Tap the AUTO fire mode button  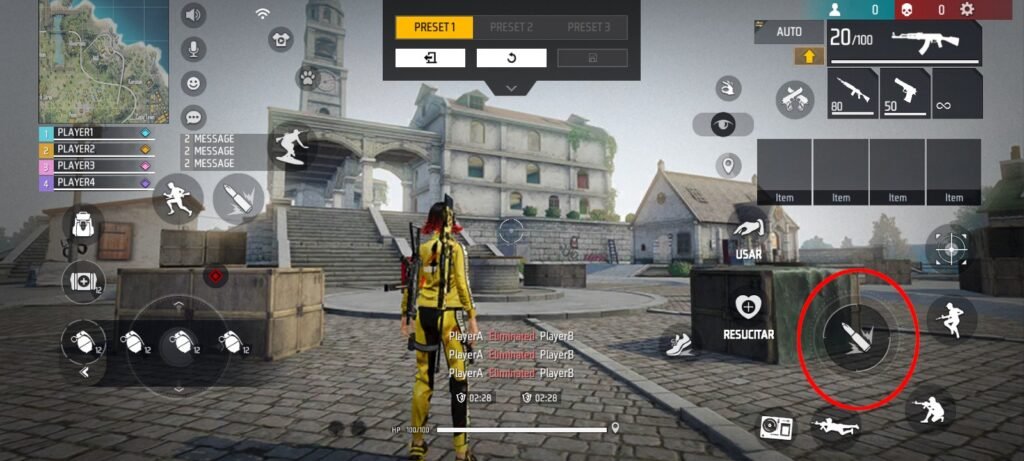pos(789,32)
